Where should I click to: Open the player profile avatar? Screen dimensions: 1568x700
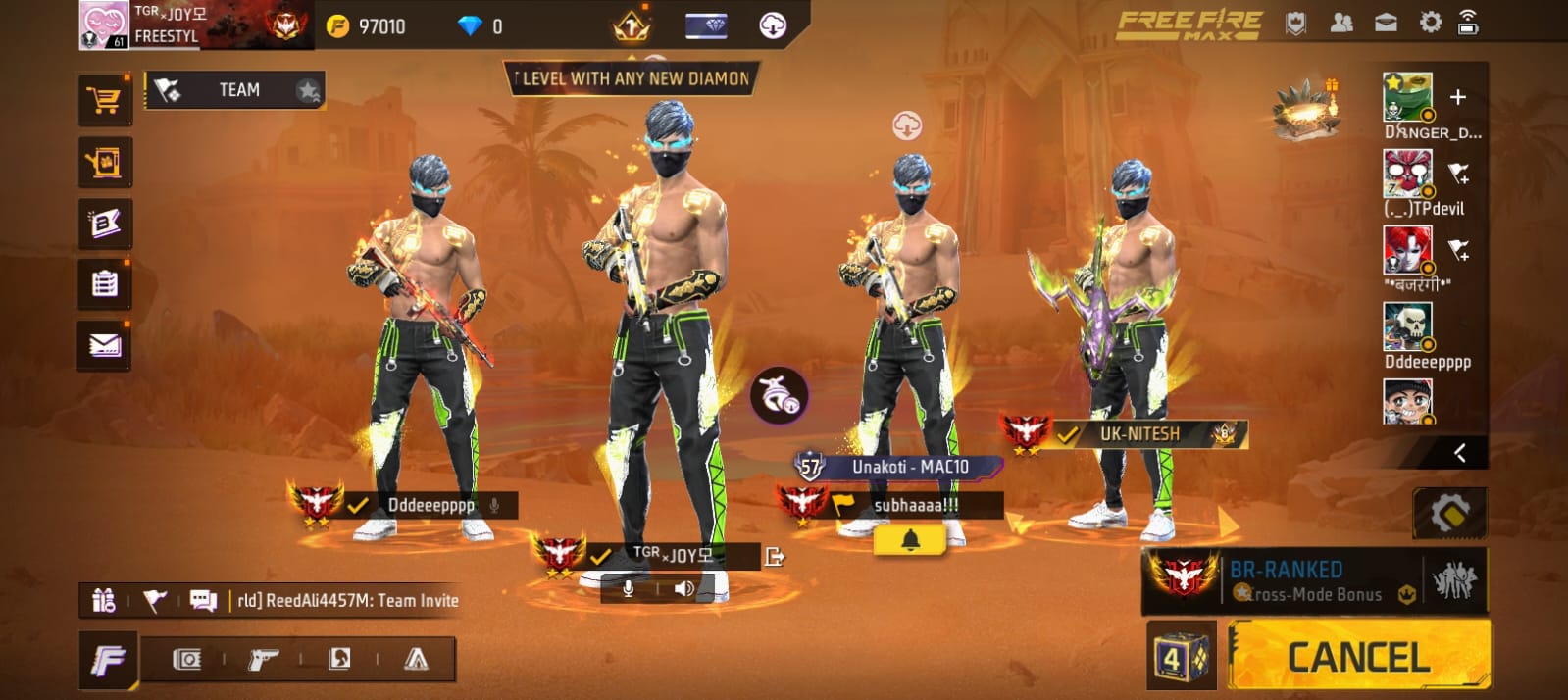[104, 25]
